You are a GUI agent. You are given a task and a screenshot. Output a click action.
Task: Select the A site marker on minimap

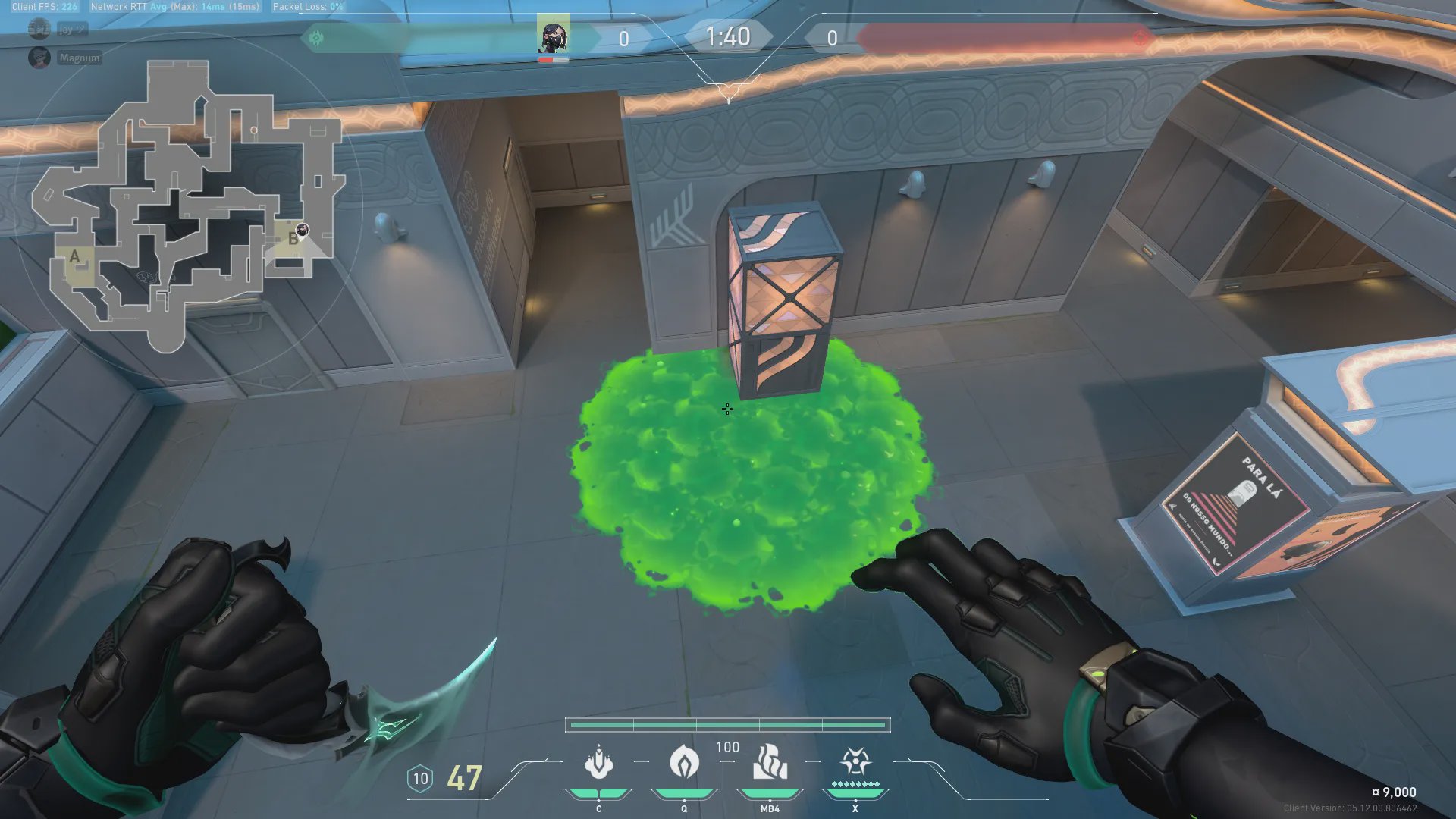(74, 257)
